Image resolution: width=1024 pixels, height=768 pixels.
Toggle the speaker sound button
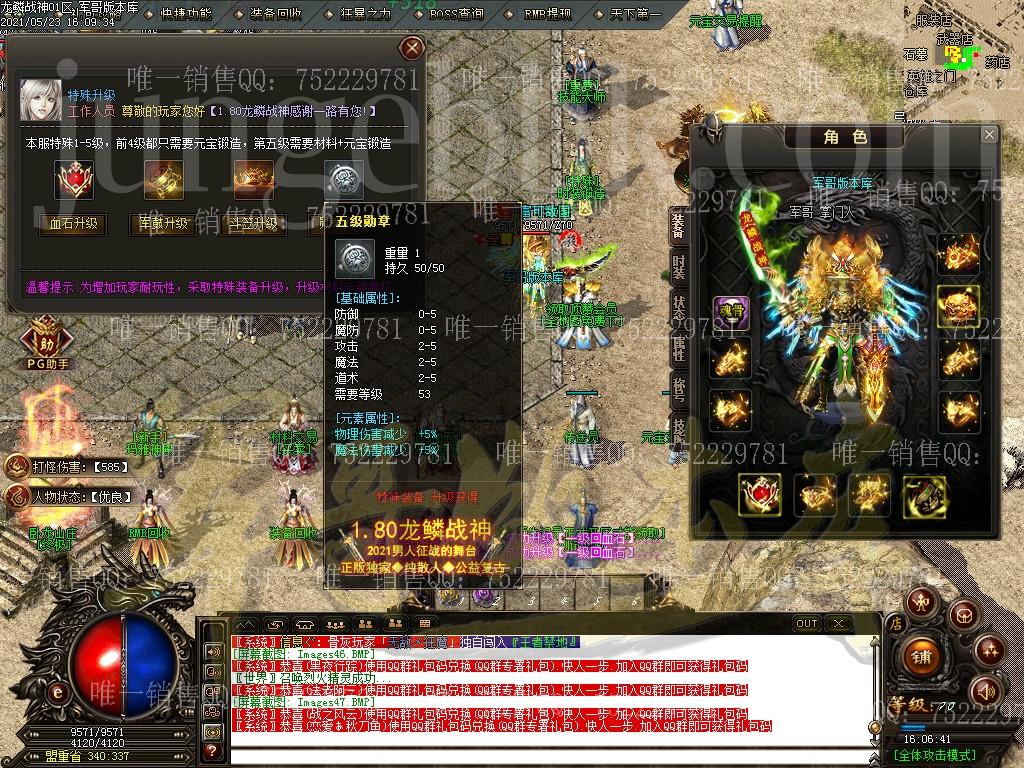pos(985,689)
